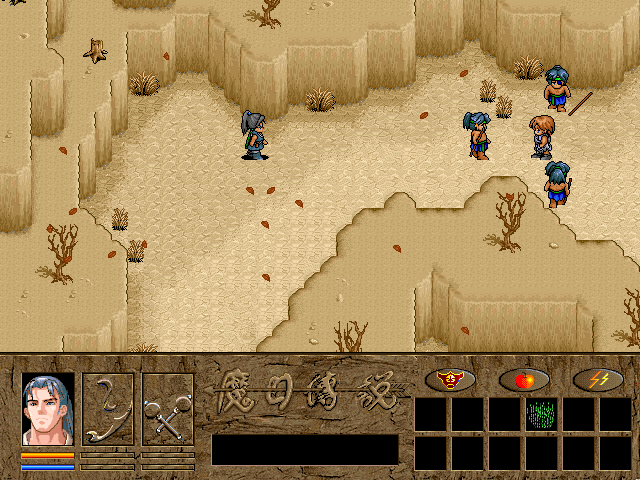Open the red apple item tab

[x=523, y=379]
